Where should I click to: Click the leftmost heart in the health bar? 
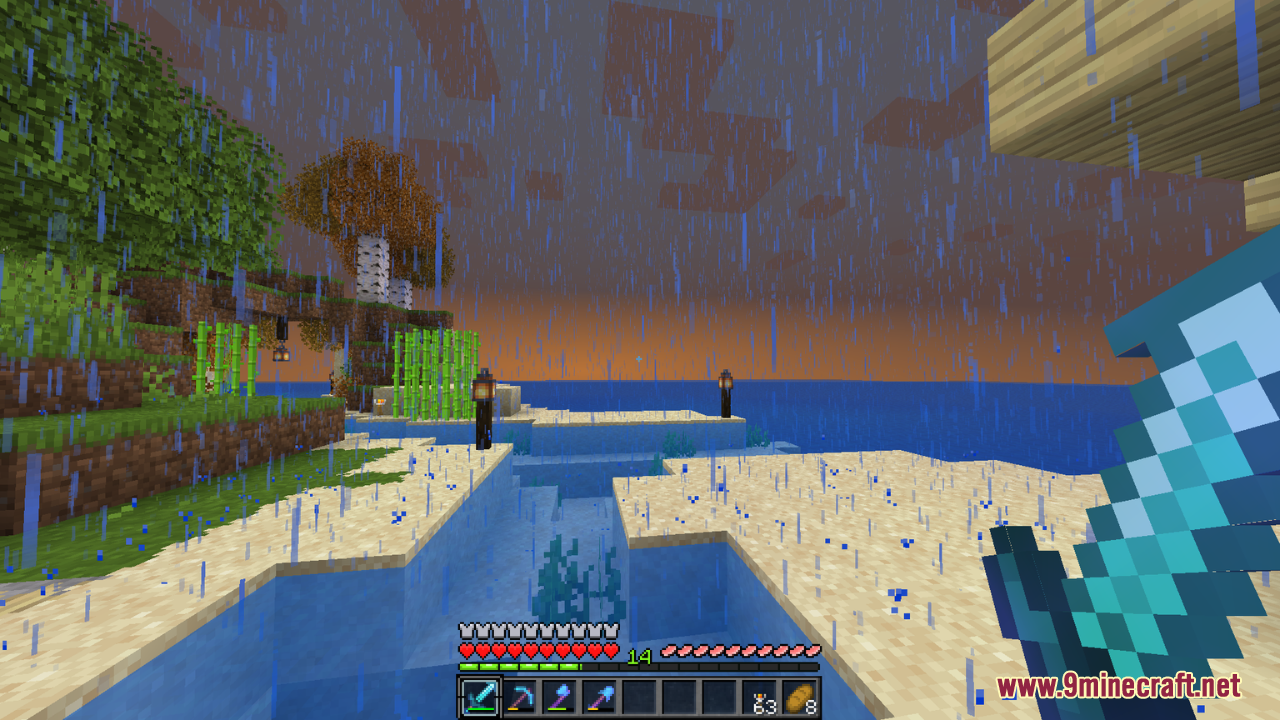(x=464, y=649)
